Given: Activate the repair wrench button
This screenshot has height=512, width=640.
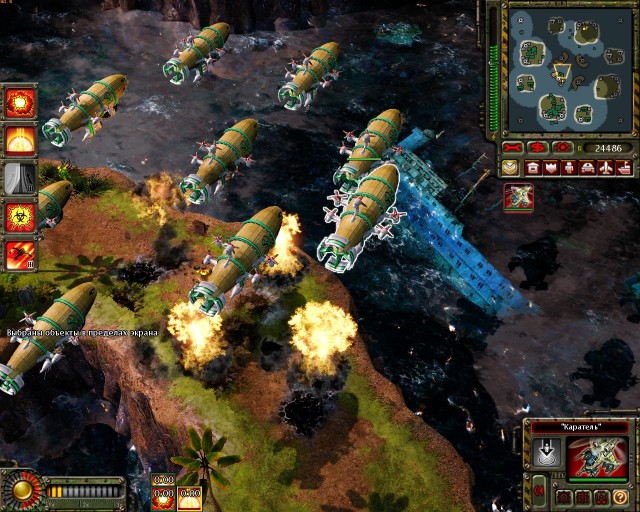Looking at the screenshot, I should click(x=517, y=147).
